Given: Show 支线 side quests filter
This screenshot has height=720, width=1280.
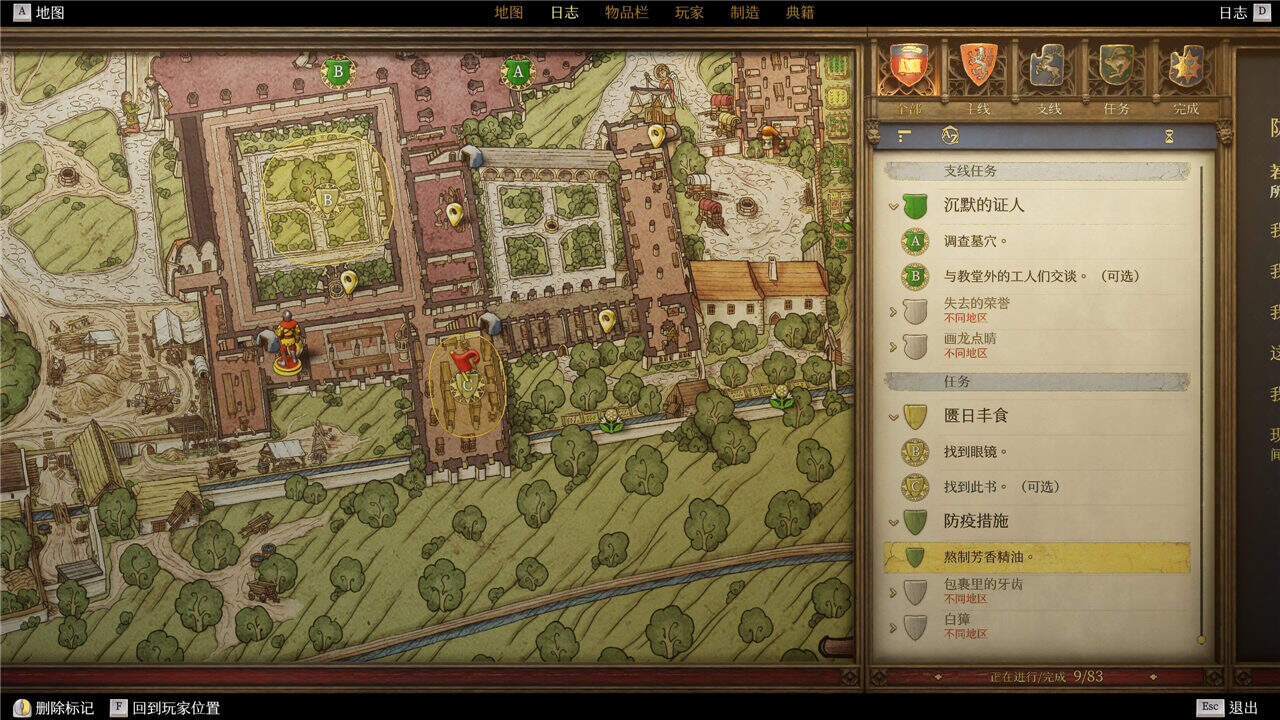Looking at the screenshot, I should point(1047,70).
